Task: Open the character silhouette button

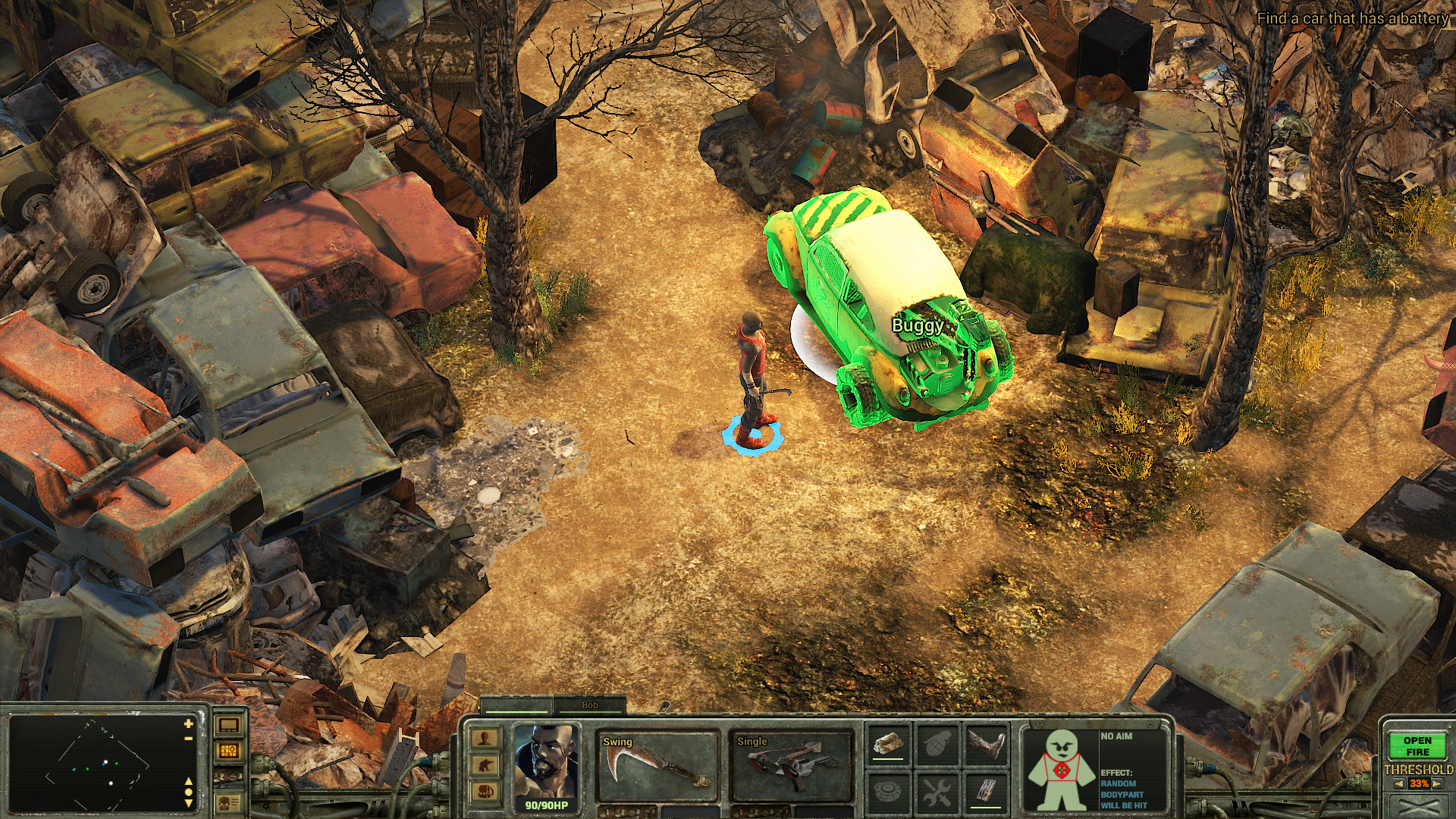Action: [x=485, y=738]
